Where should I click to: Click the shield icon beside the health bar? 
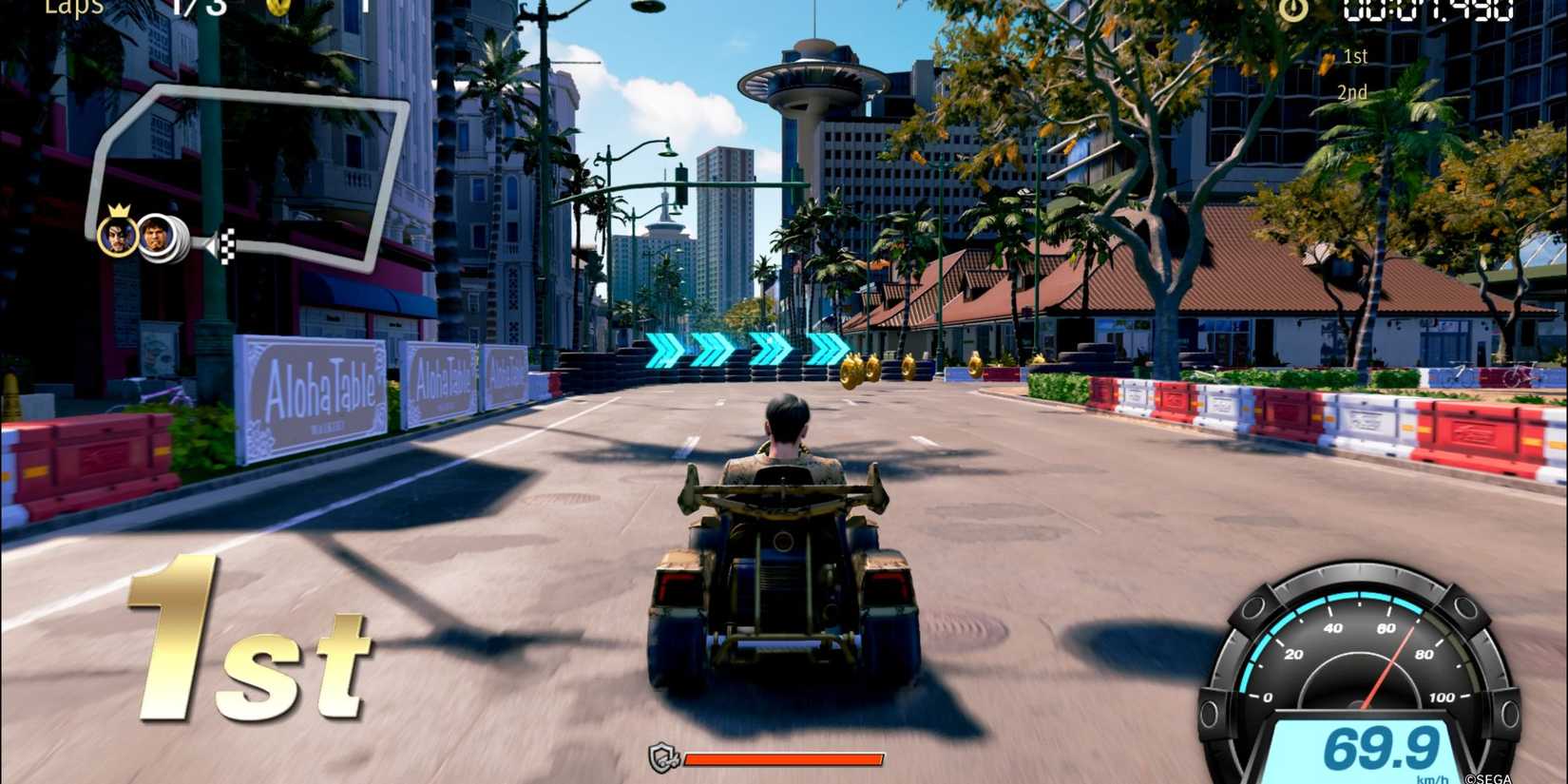[x=663, y=757]
